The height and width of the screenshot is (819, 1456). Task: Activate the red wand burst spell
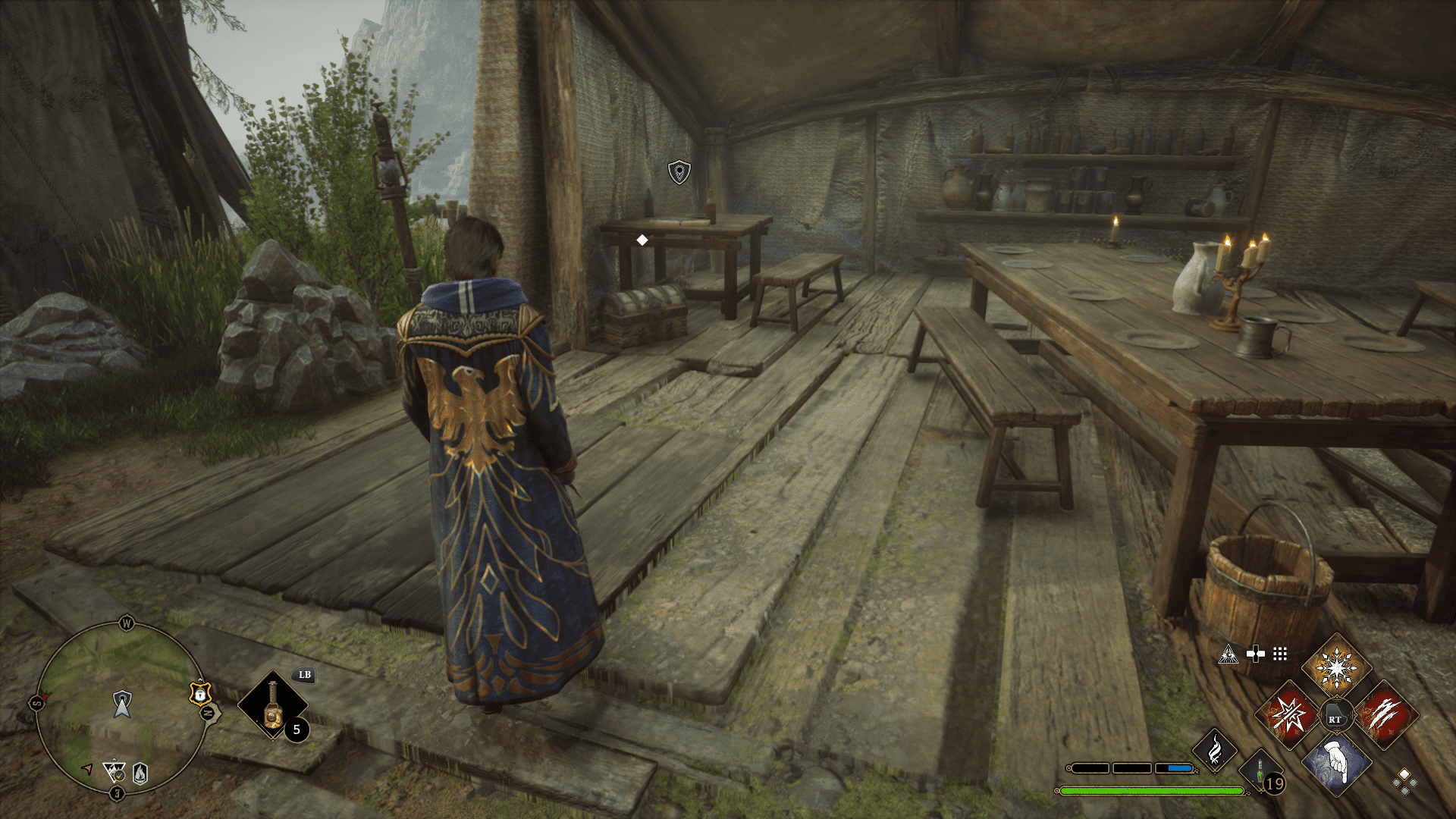pos(1289,714)
